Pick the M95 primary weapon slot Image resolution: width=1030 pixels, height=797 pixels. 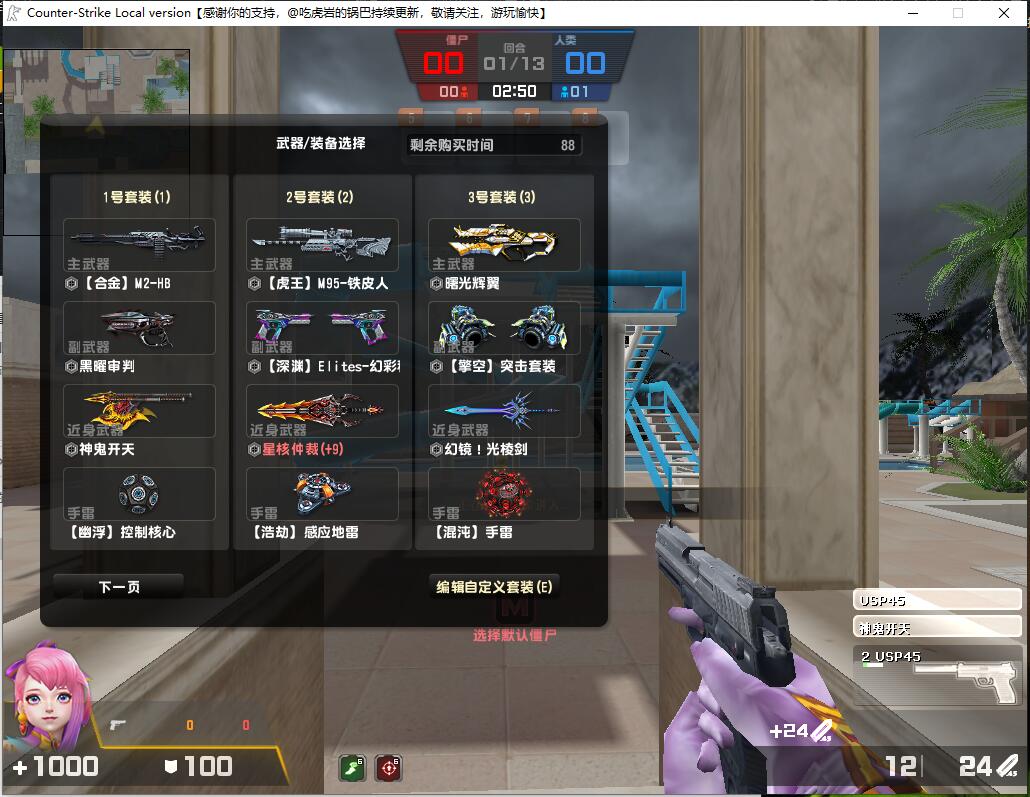pyautogui.click(x=322, y=245)
